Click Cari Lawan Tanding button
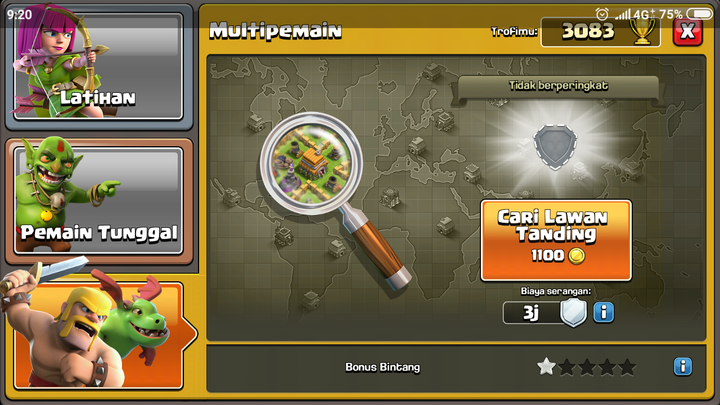The height and width of the screenshot is (405, 720). (x=556, y=240)
